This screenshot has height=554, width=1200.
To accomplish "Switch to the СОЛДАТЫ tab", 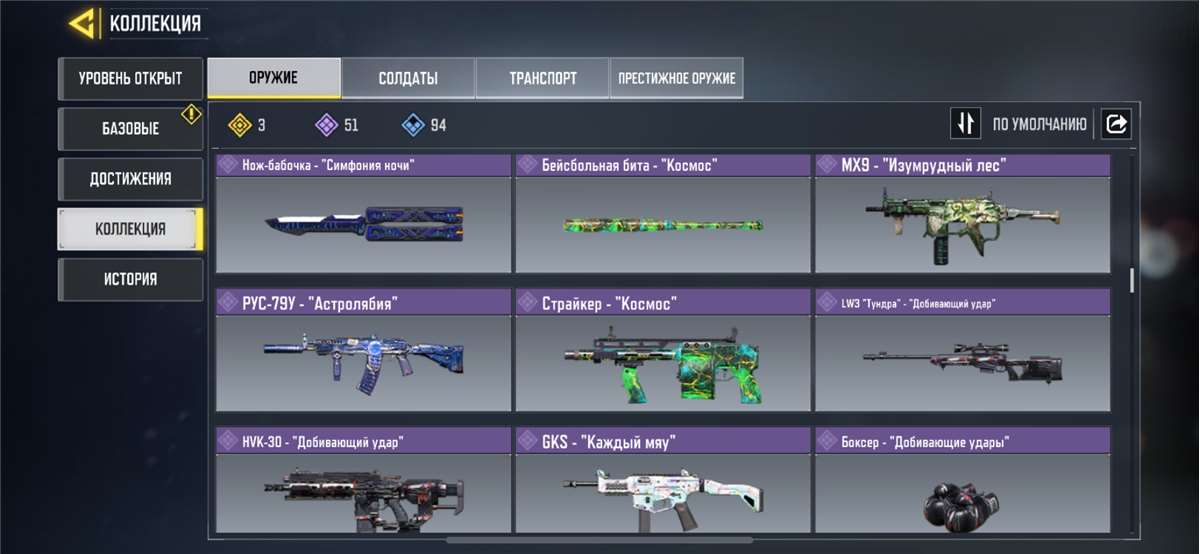I will [408, 78].
